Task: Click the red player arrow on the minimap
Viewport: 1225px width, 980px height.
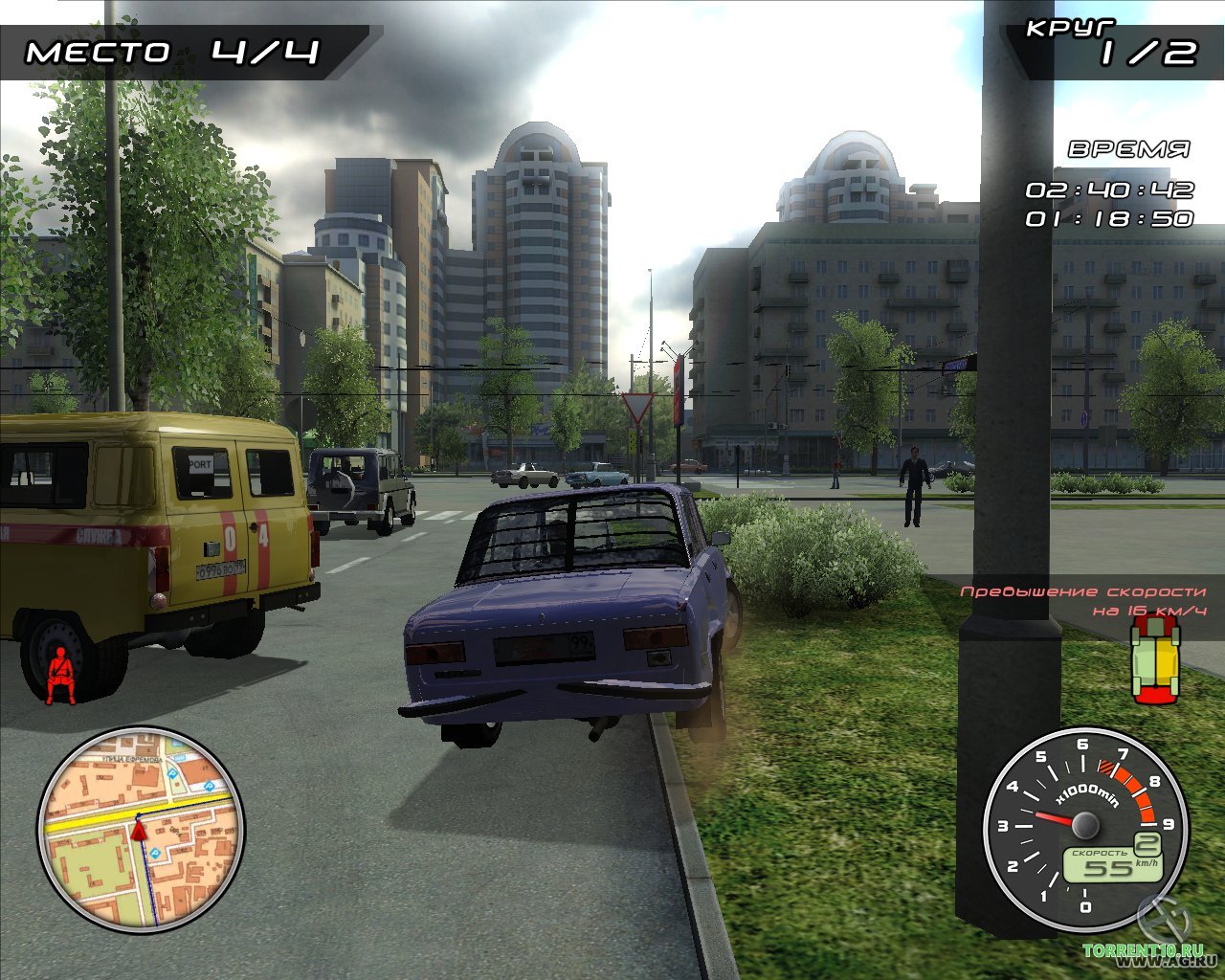Action: [x=140, y=829]
